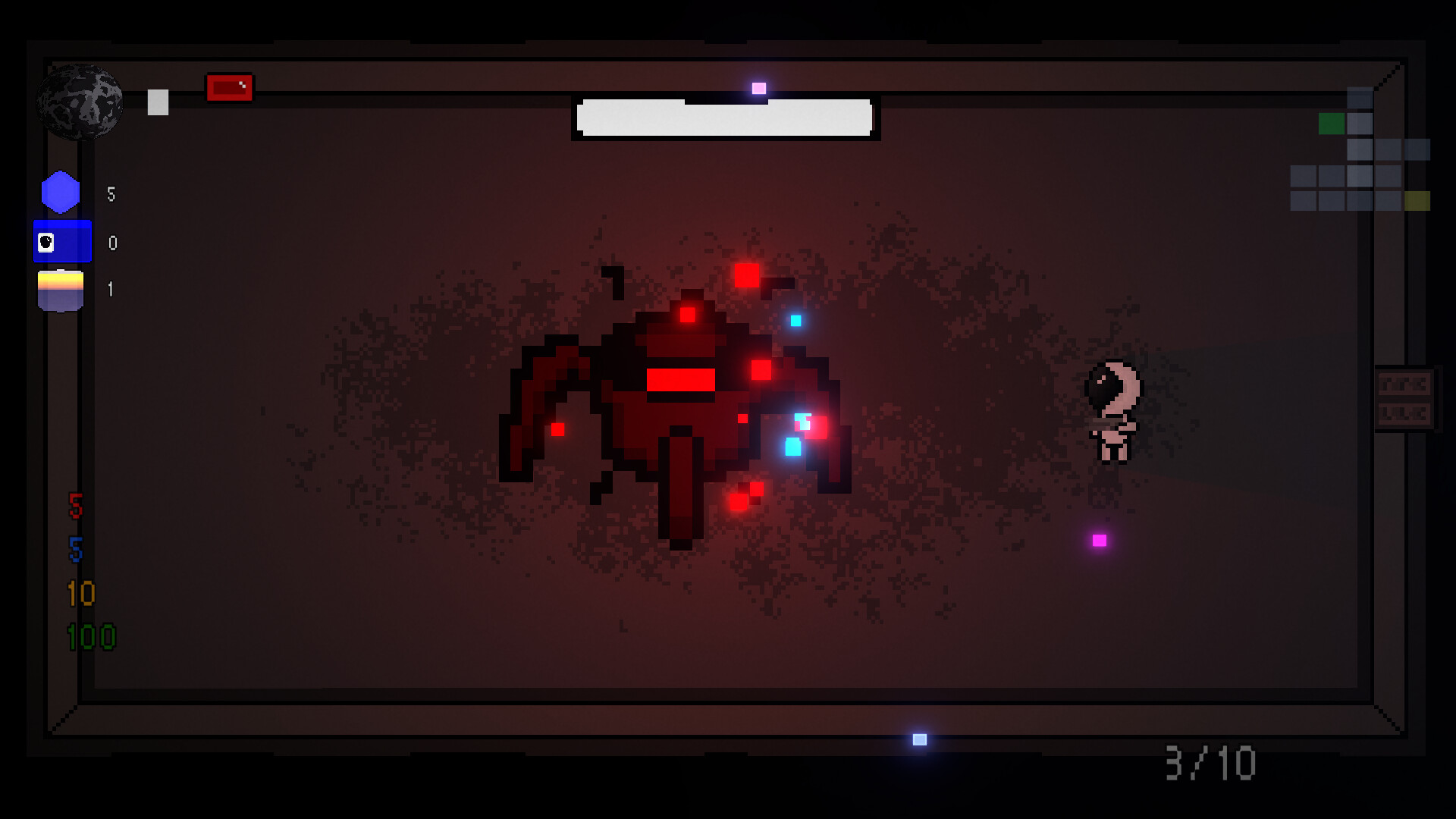
Task: Click the eye item inside the highlighted slot
Action: (x=45, y=242)
